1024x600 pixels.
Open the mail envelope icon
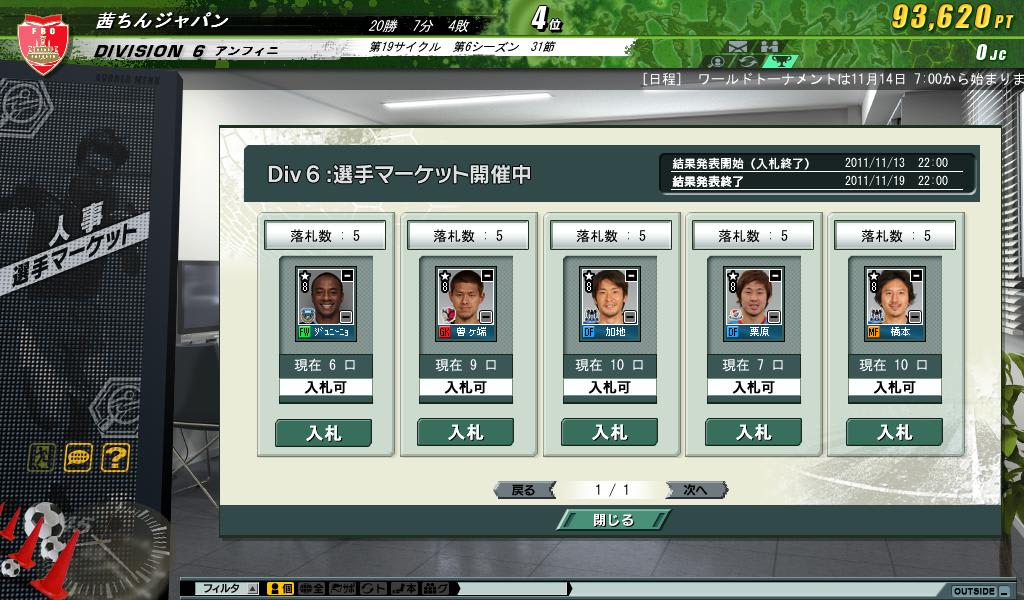pos(738,46)
